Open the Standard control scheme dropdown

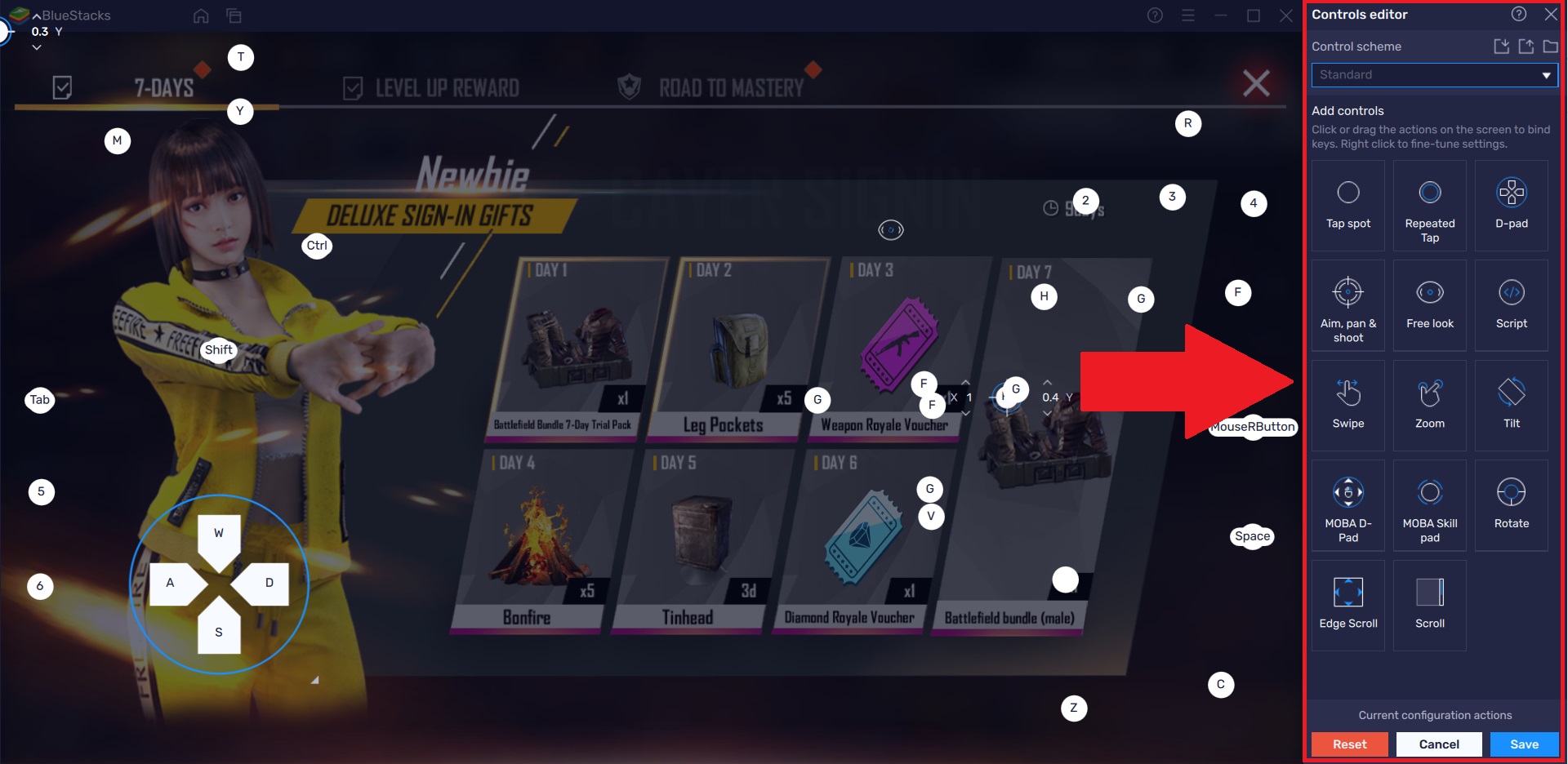1434,75
